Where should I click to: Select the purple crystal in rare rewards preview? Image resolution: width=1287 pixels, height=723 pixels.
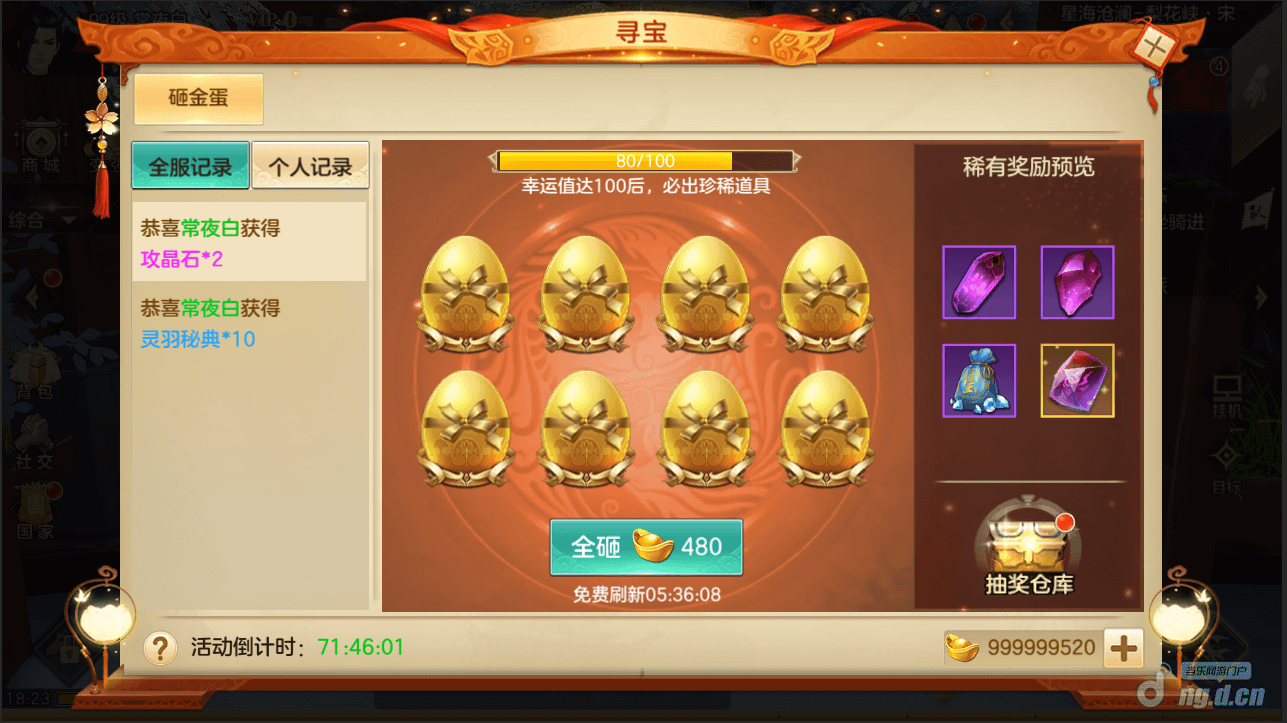[979, 282]
